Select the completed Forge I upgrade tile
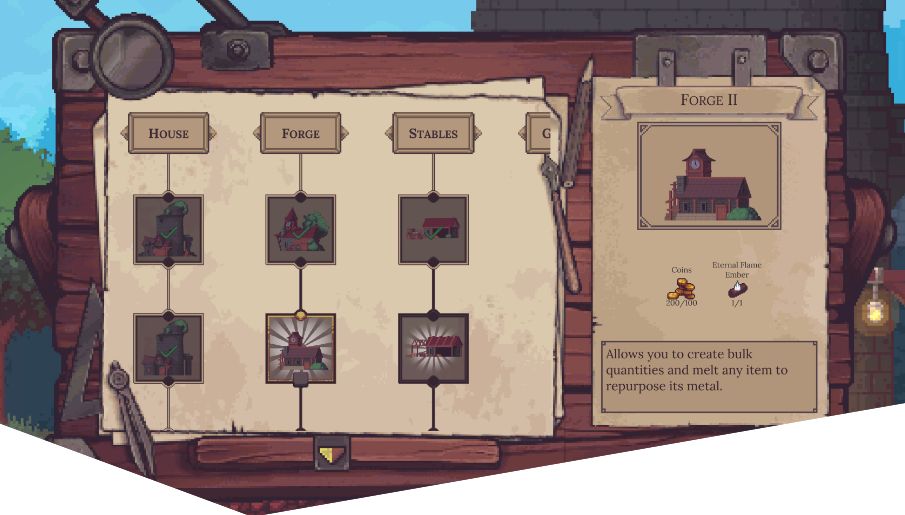Screen dimensions: 905x515 [300, 230]
